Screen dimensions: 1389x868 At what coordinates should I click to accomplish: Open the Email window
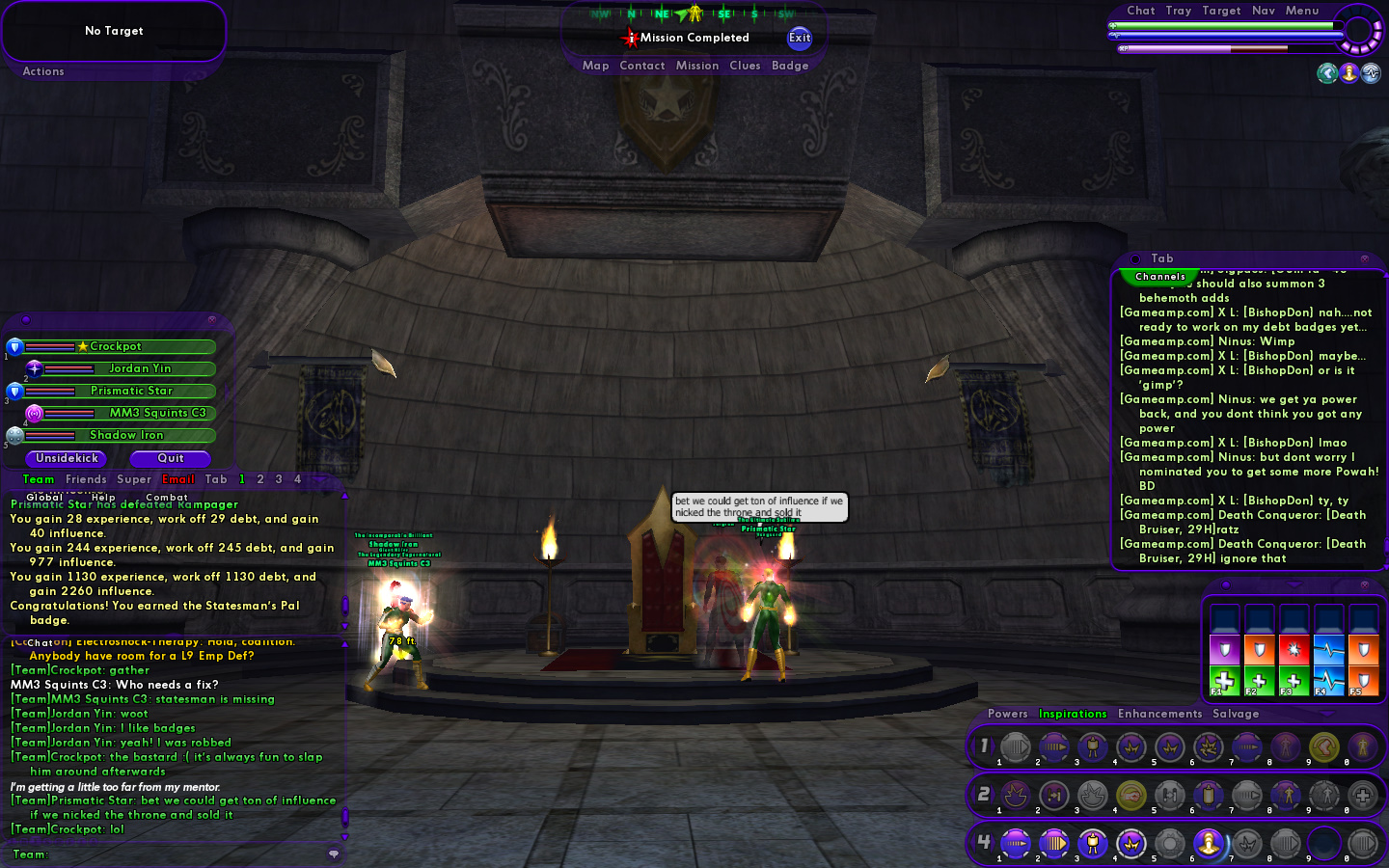click(x=178, y=479)
